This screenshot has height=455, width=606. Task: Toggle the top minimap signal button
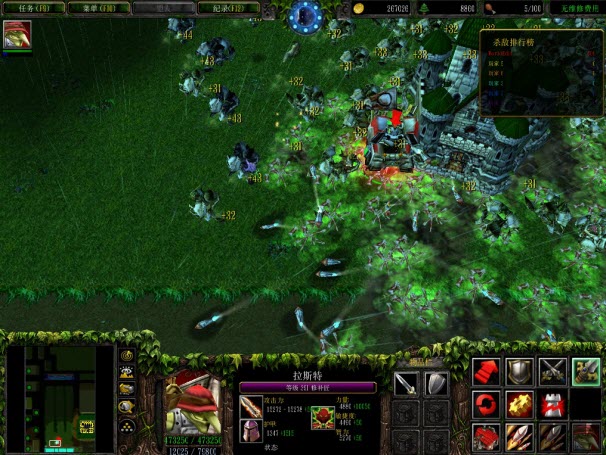click(127, 356)
